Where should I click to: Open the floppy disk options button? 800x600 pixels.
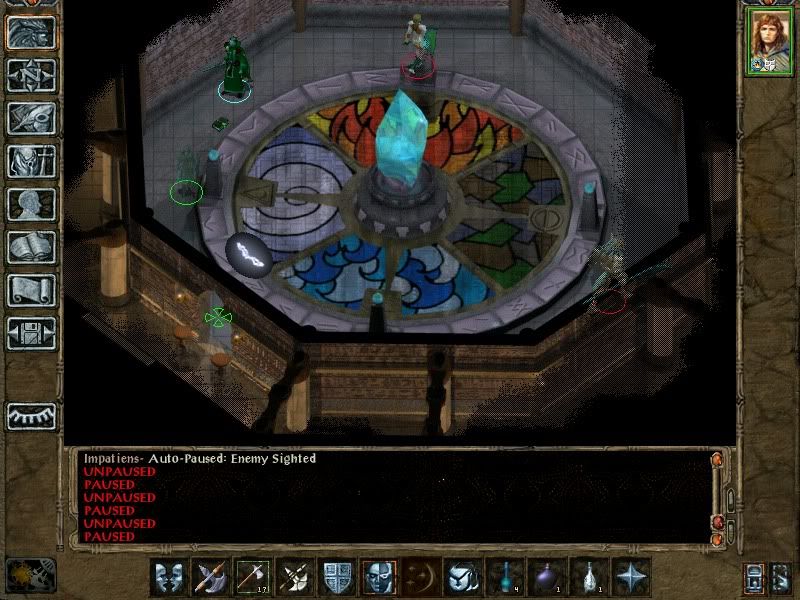pos(31,333)
